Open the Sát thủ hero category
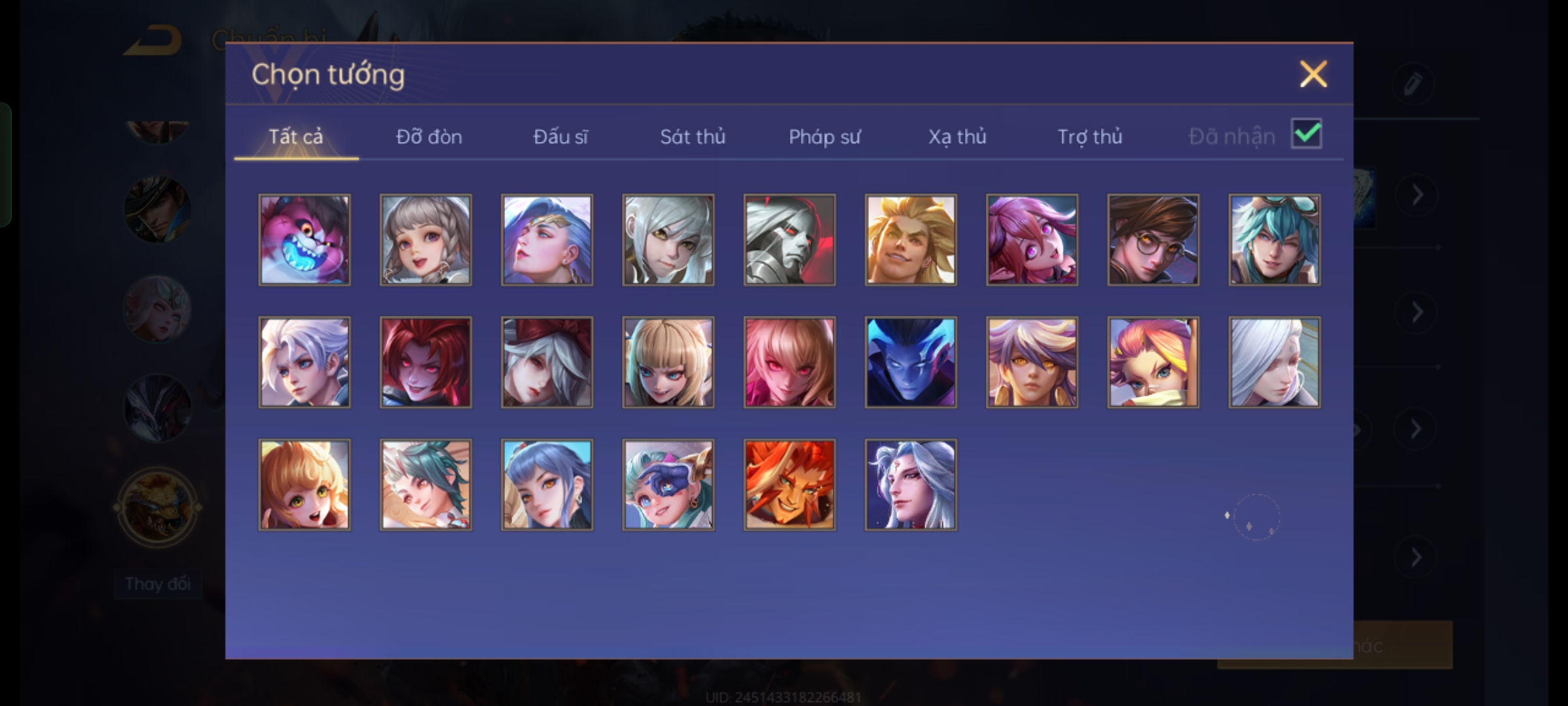 coord(693,137)
